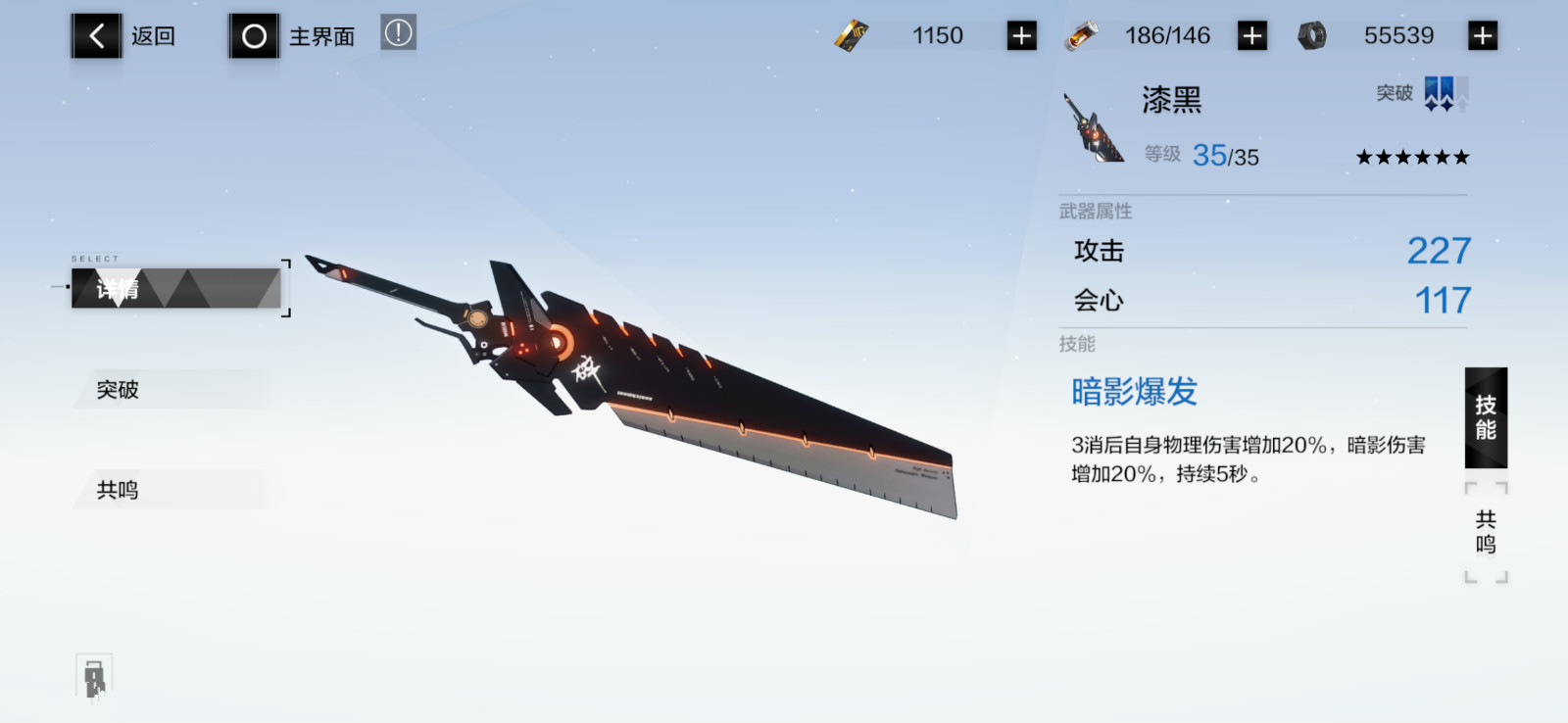Select the 技能 side tab on the right
Viewport: 1568px width, 723px height.
pos(1486,416)
